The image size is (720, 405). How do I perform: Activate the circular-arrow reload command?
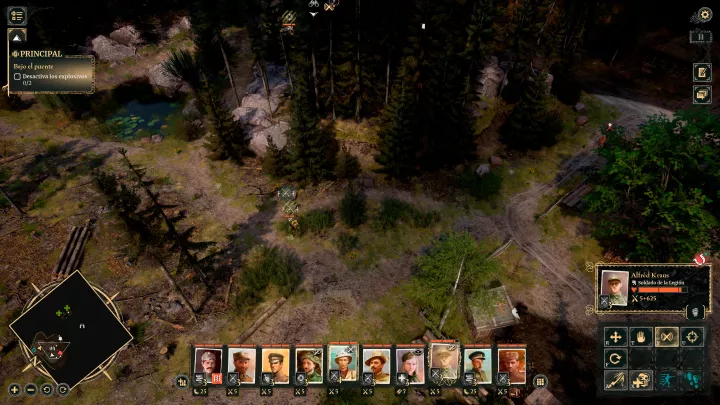616,358
